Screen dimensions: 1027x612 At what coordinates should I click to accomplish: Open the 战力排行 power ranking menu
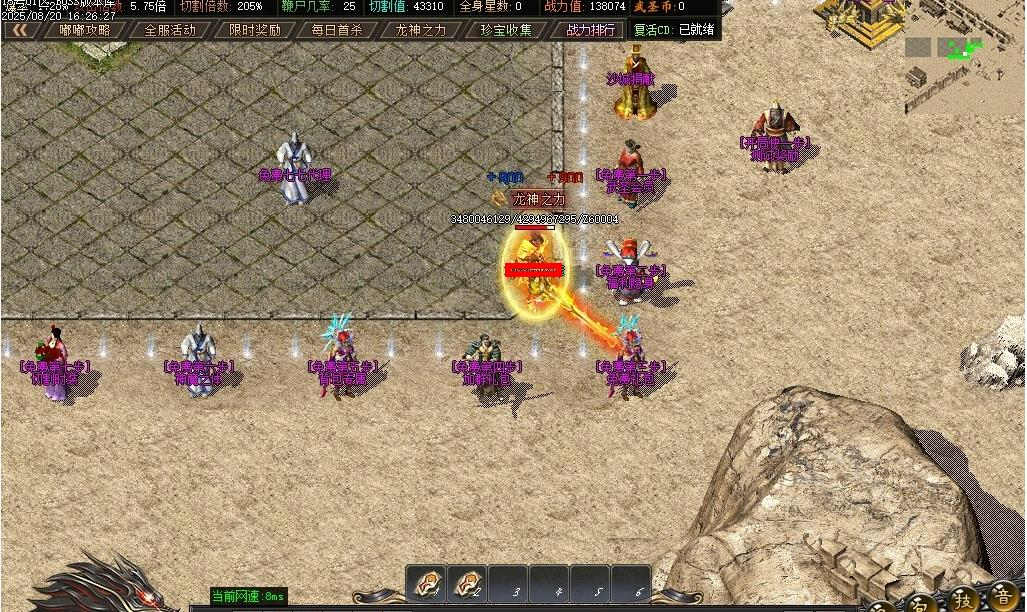(x=590, y=30)
